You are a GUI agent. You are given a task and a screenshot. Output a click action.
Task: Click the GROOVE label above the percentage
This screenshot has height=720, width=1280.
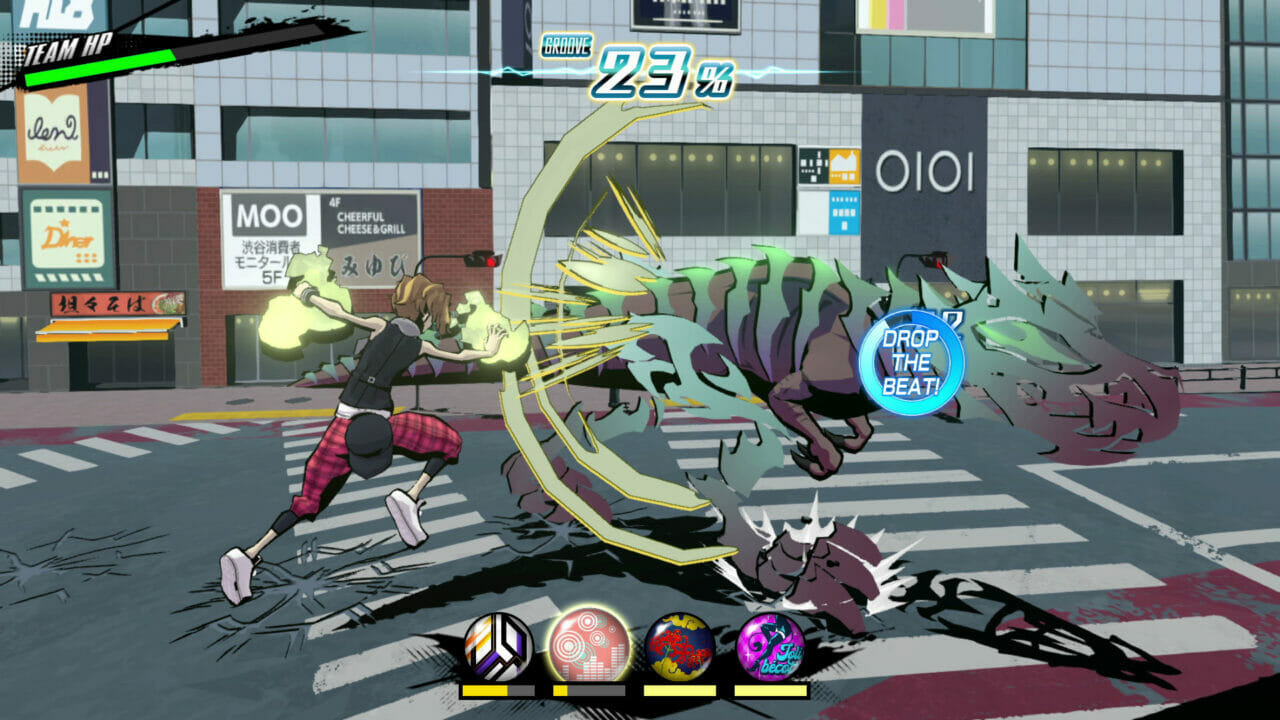click(x=567, y=42)
